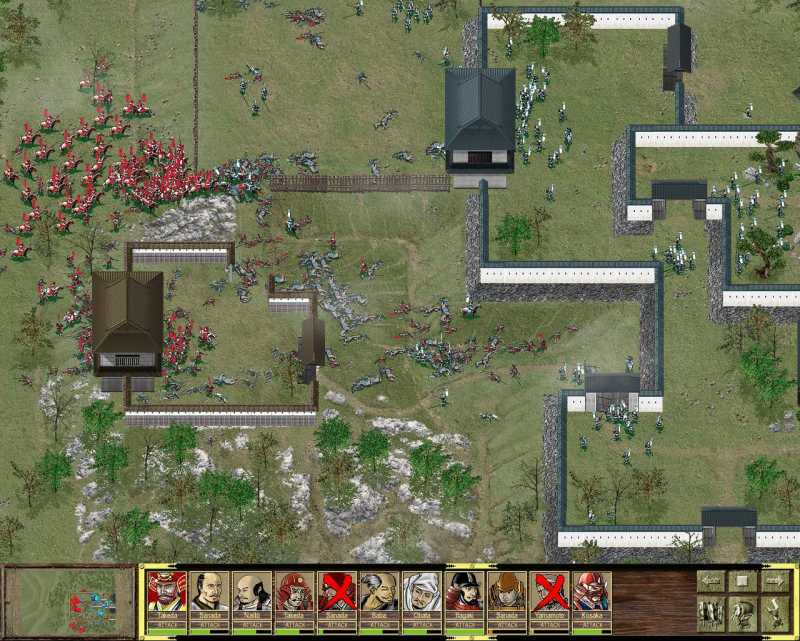Activate the troop line formation button
Image resolution: width=800 pixels, height=641 pixels.
(x=711, y=612)
